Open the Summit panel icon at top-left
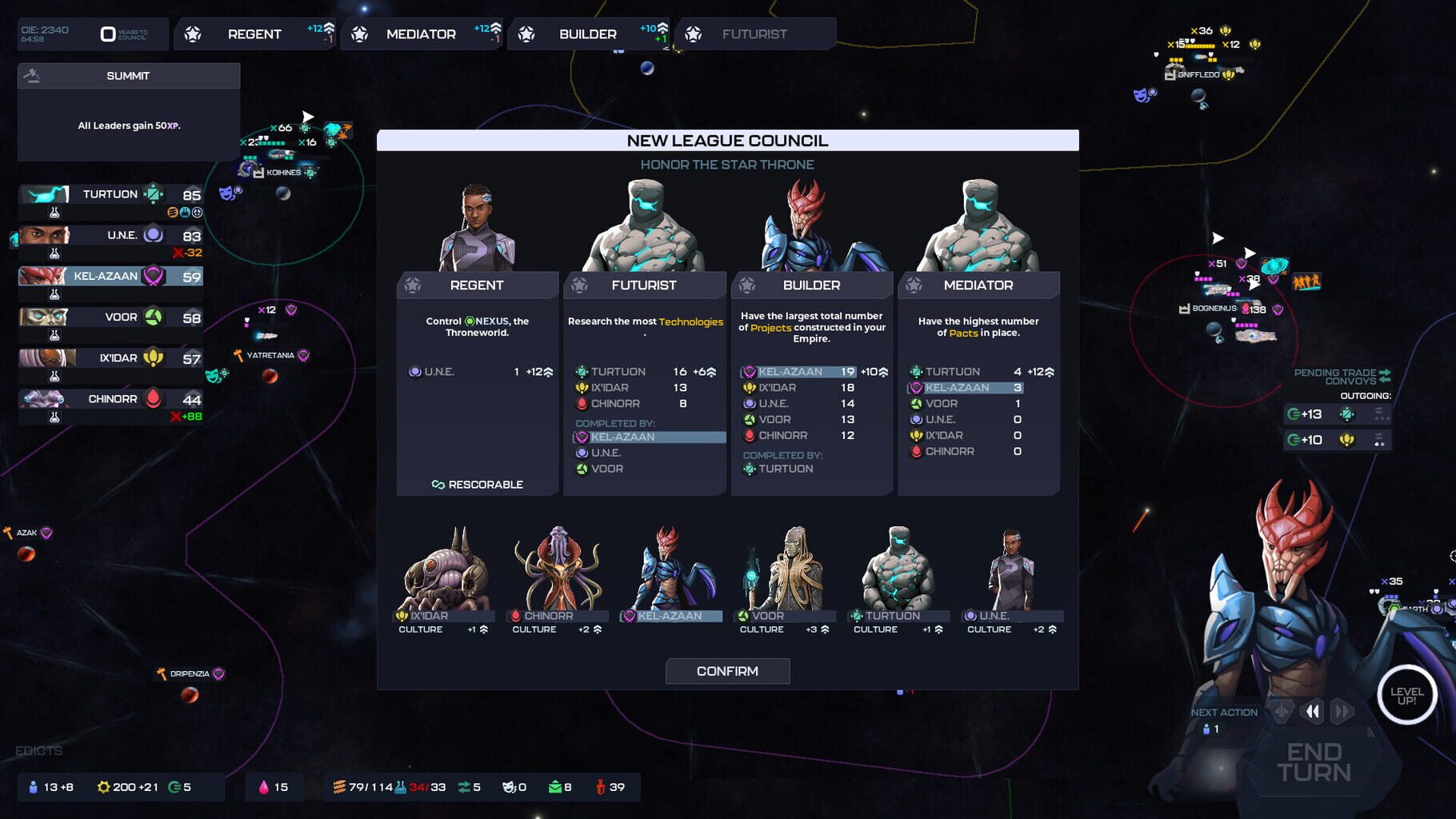 [32, 75]
